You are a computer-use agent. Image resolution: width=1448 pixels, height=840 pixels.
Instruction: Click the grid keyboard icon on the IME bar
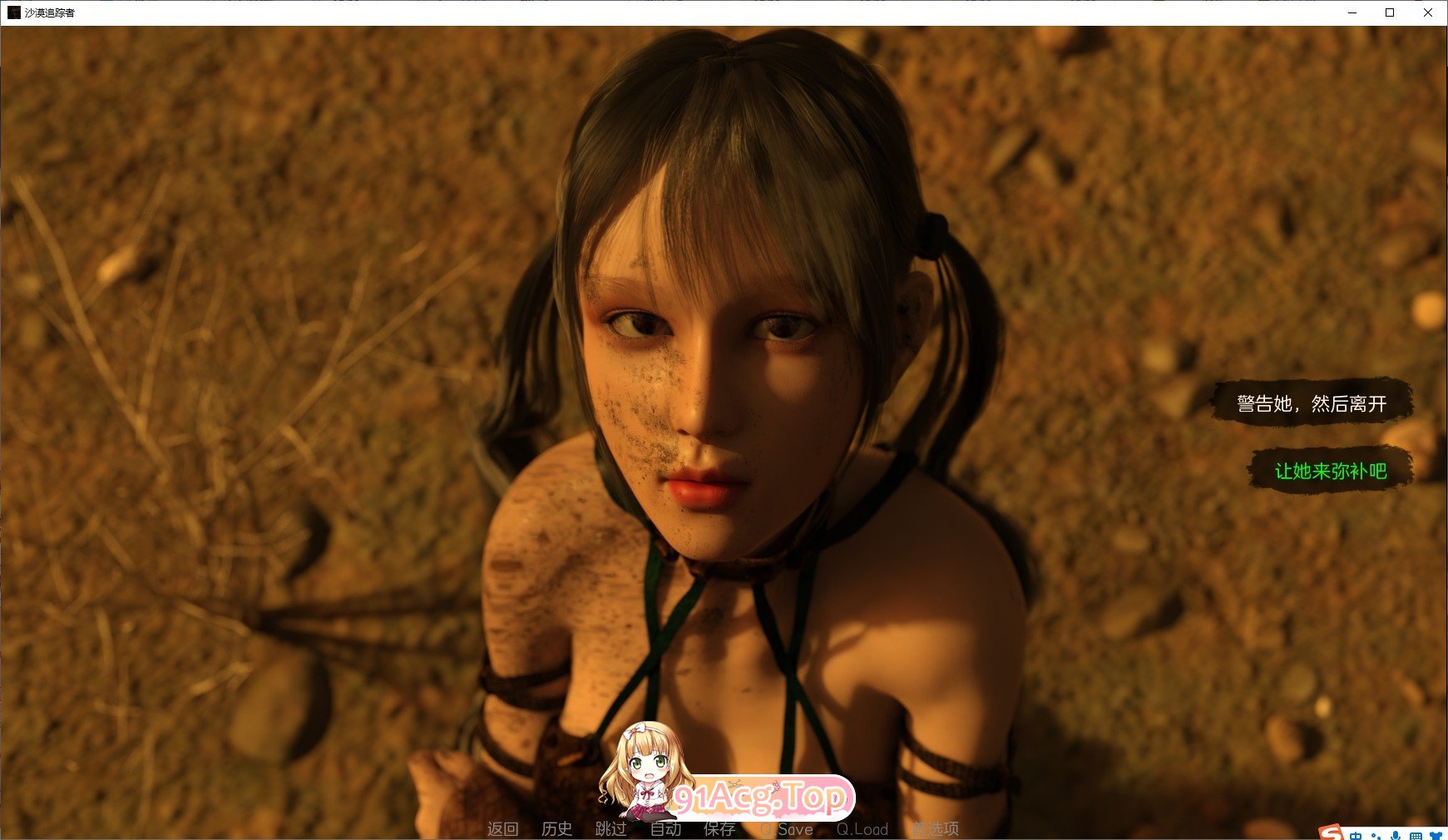(1417, 836)
